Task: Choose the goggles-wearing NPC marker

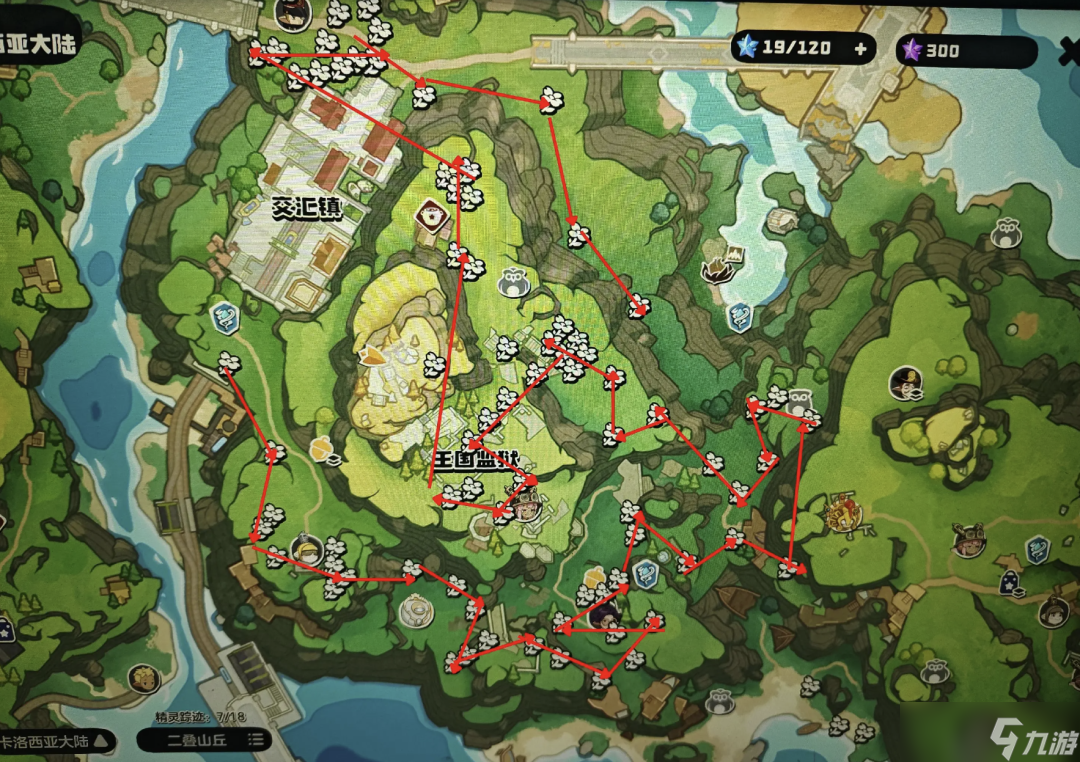Action: coord(967,541)
